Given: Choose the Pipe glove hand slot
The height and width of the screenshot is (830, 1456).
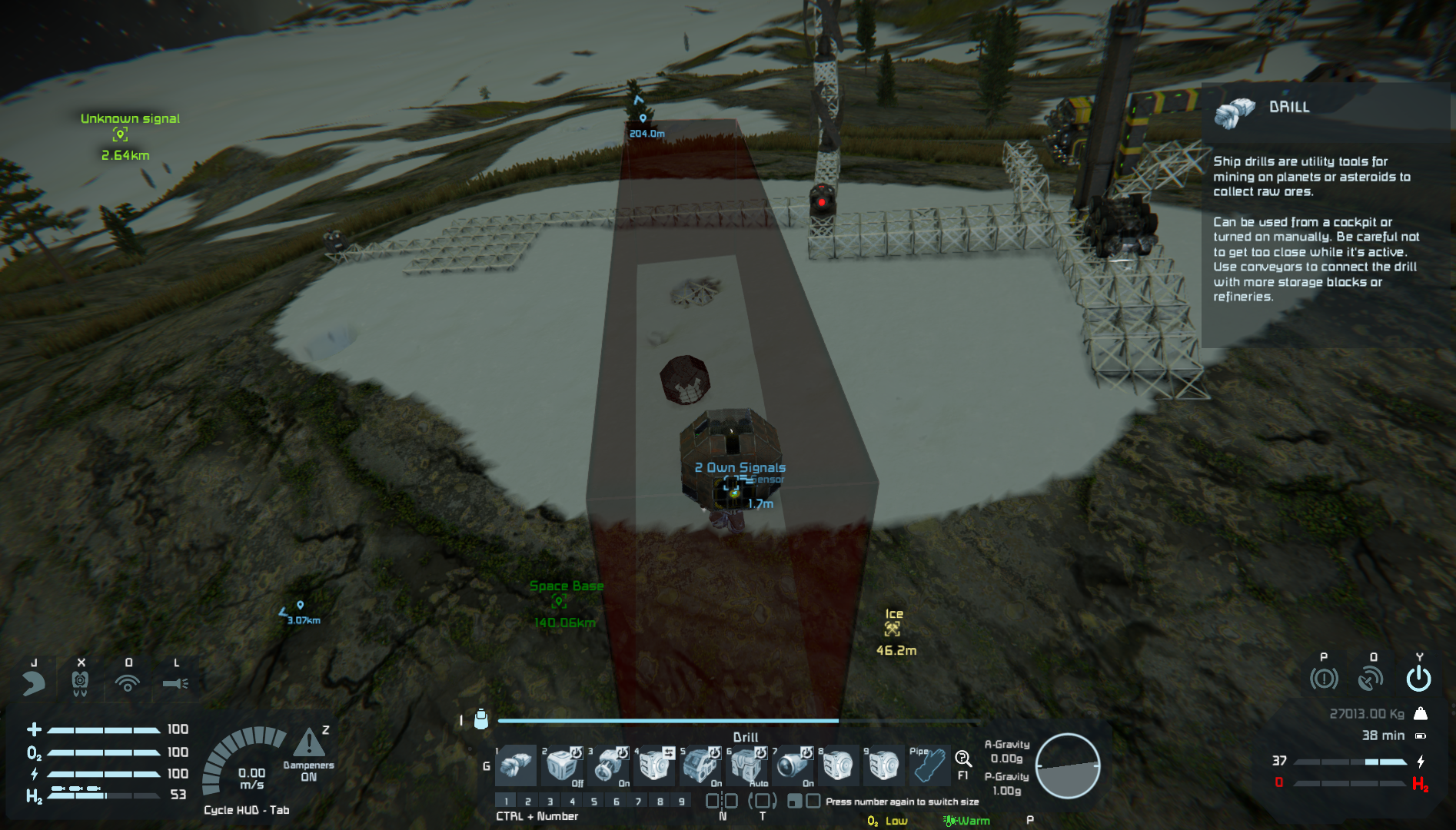Looking at the screenshot, I should [929, 765].
